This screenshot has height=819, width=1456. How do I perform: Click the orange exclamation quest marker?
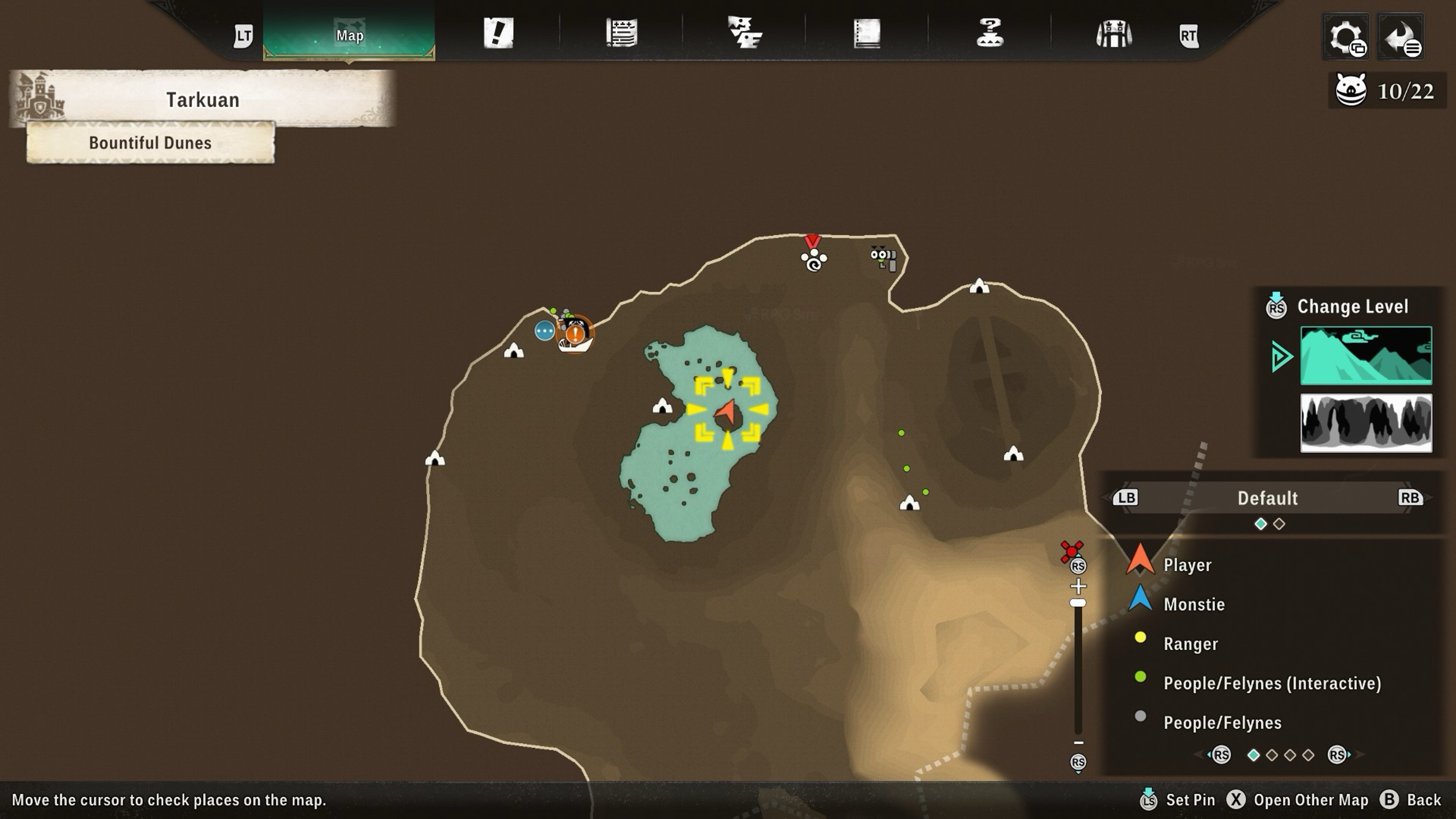[575, 334]
